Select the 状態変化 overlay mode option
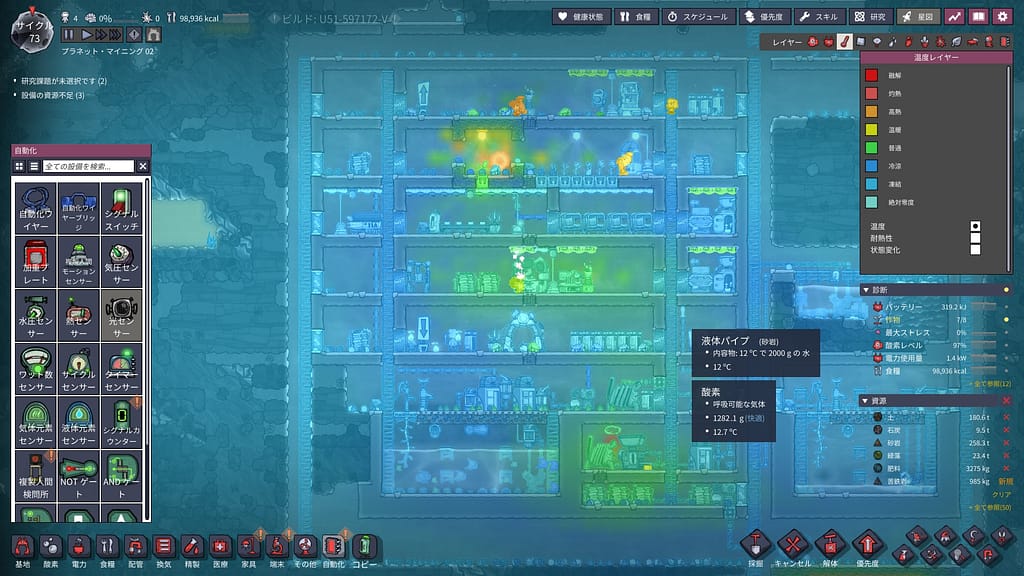This screenshot has height=576, width=1024. pyautogui.click(x=976, y=250)
